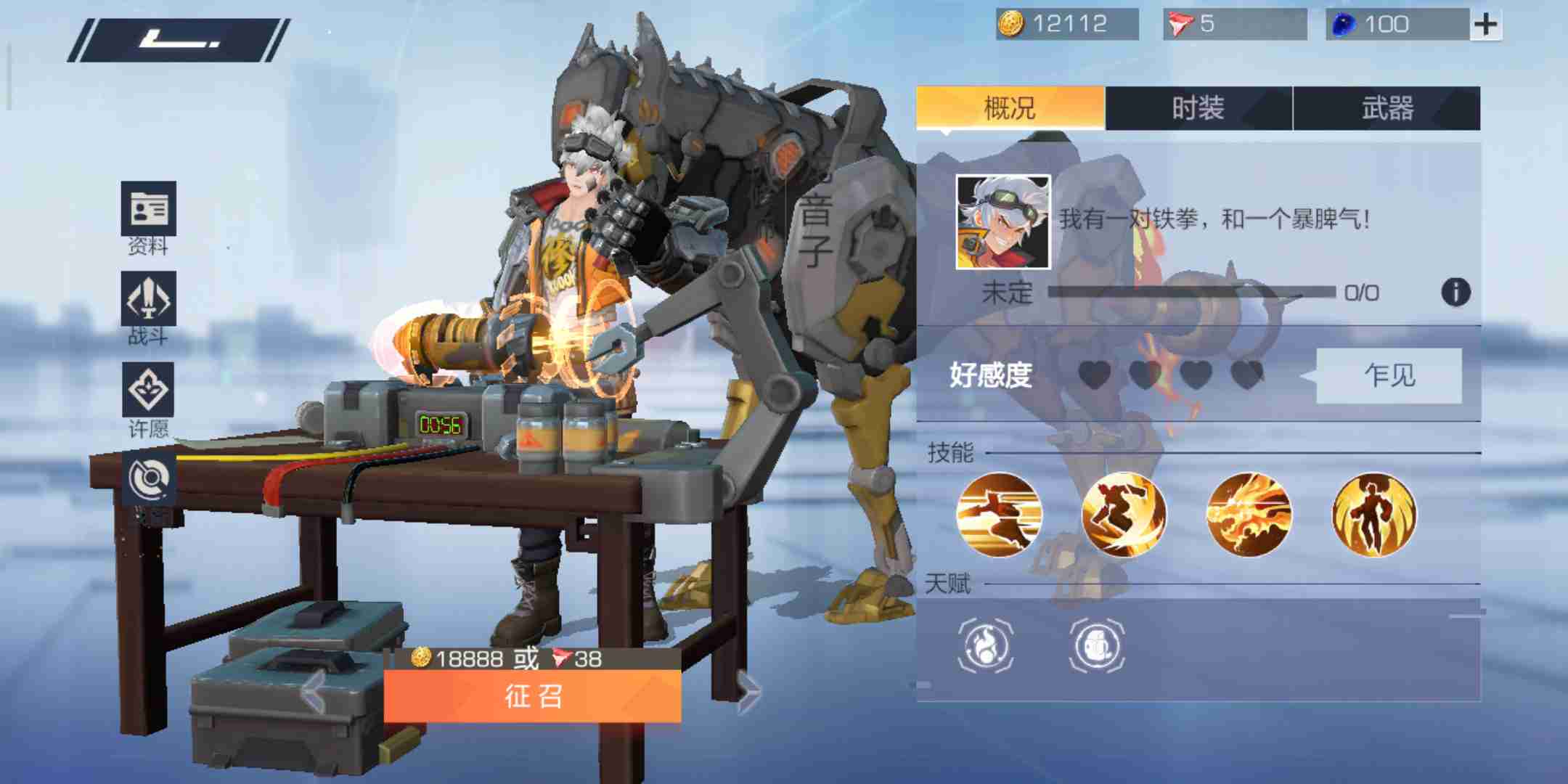Recruit the hero with 征召 button

point(532,695)
